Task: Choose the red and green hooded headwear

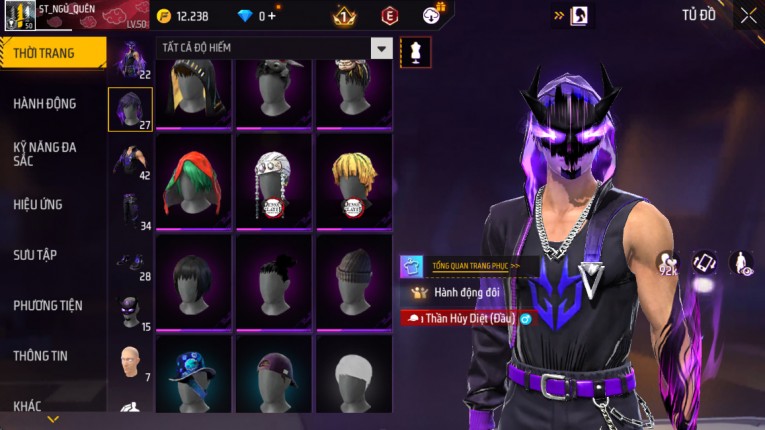Action: point(193,181)
